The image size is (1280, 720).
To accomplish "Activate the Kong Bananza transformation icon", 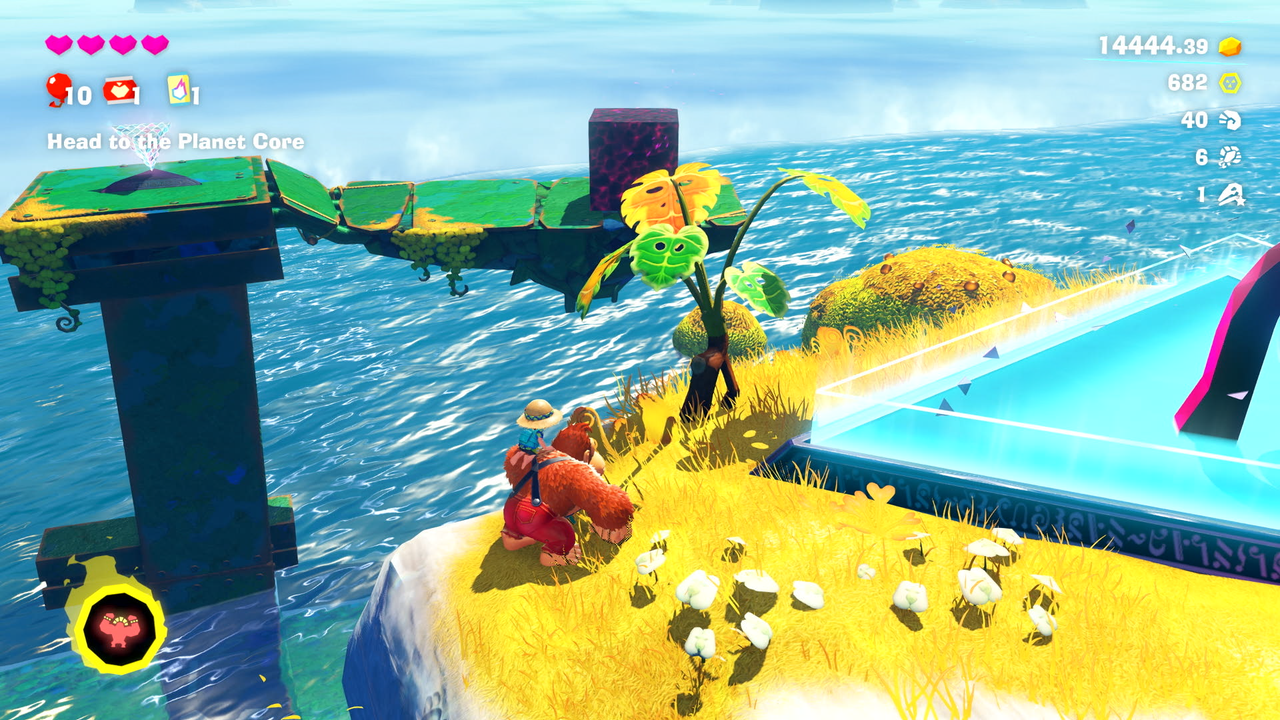I will click(x=118, y=628).
